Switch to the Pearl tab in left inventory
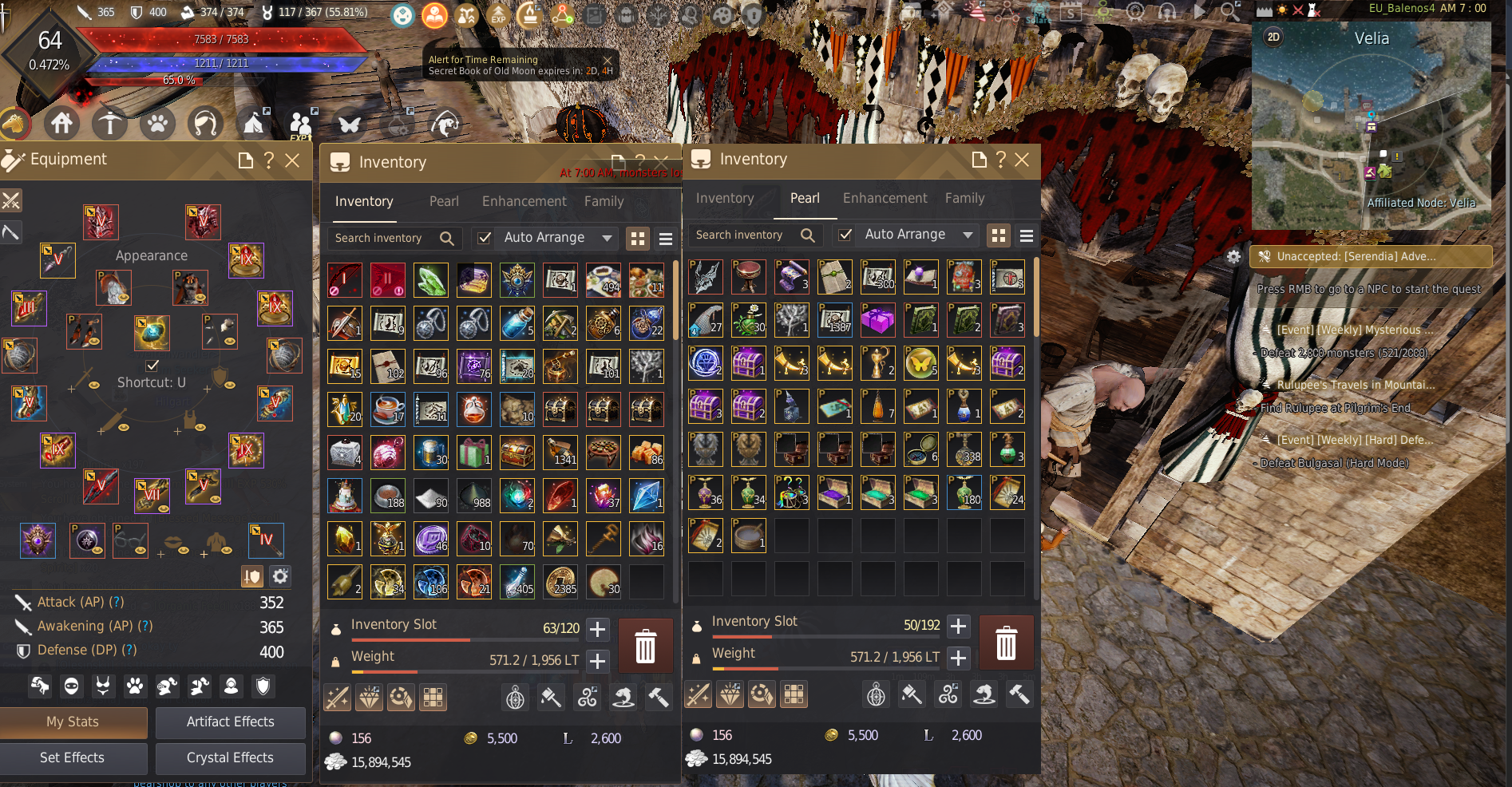This screenshot has height=787, width=1512. [x=444, y=201]
